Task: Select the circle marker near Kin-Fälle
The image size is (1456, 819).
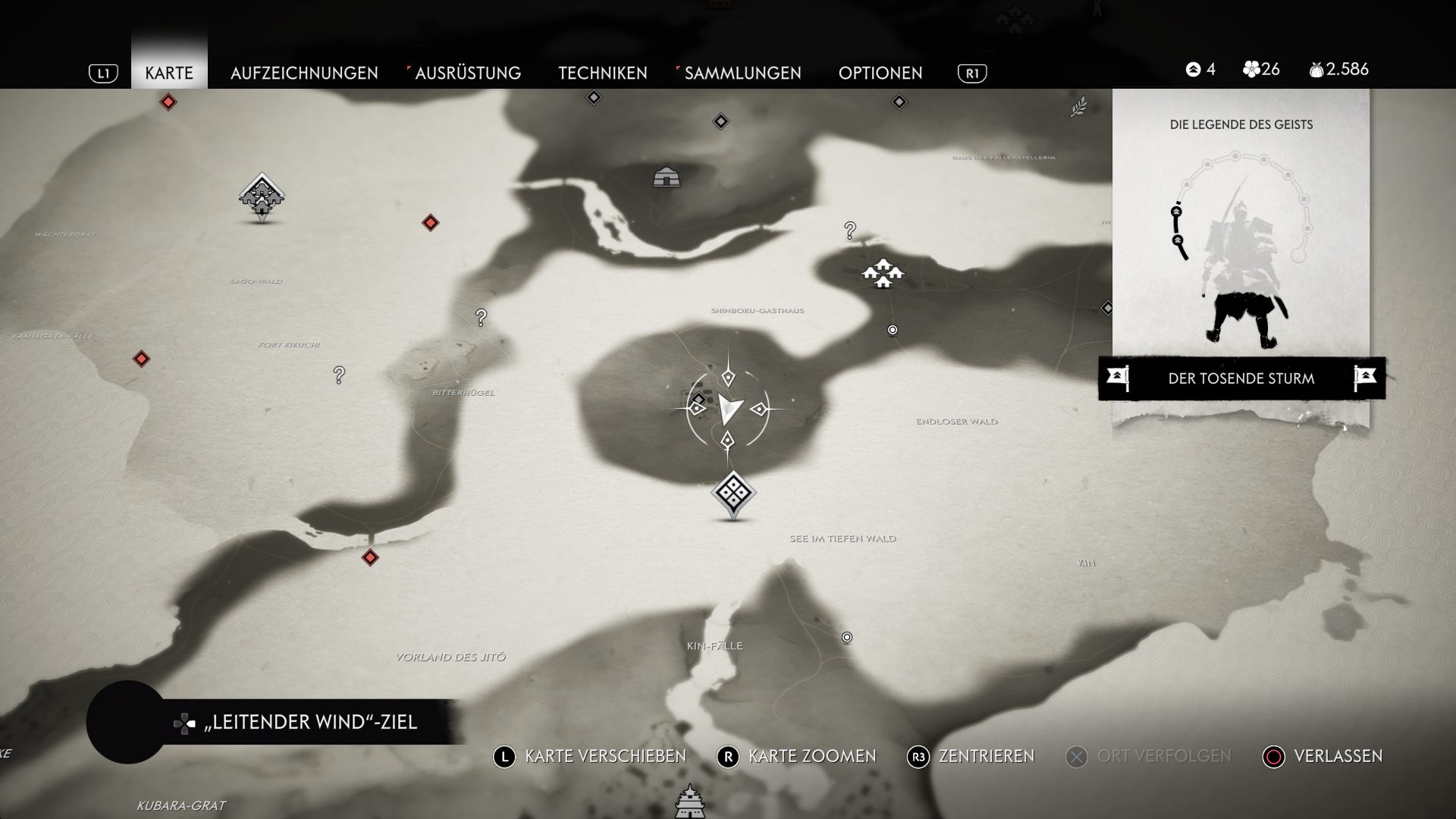Action: (x=847, y=637)
